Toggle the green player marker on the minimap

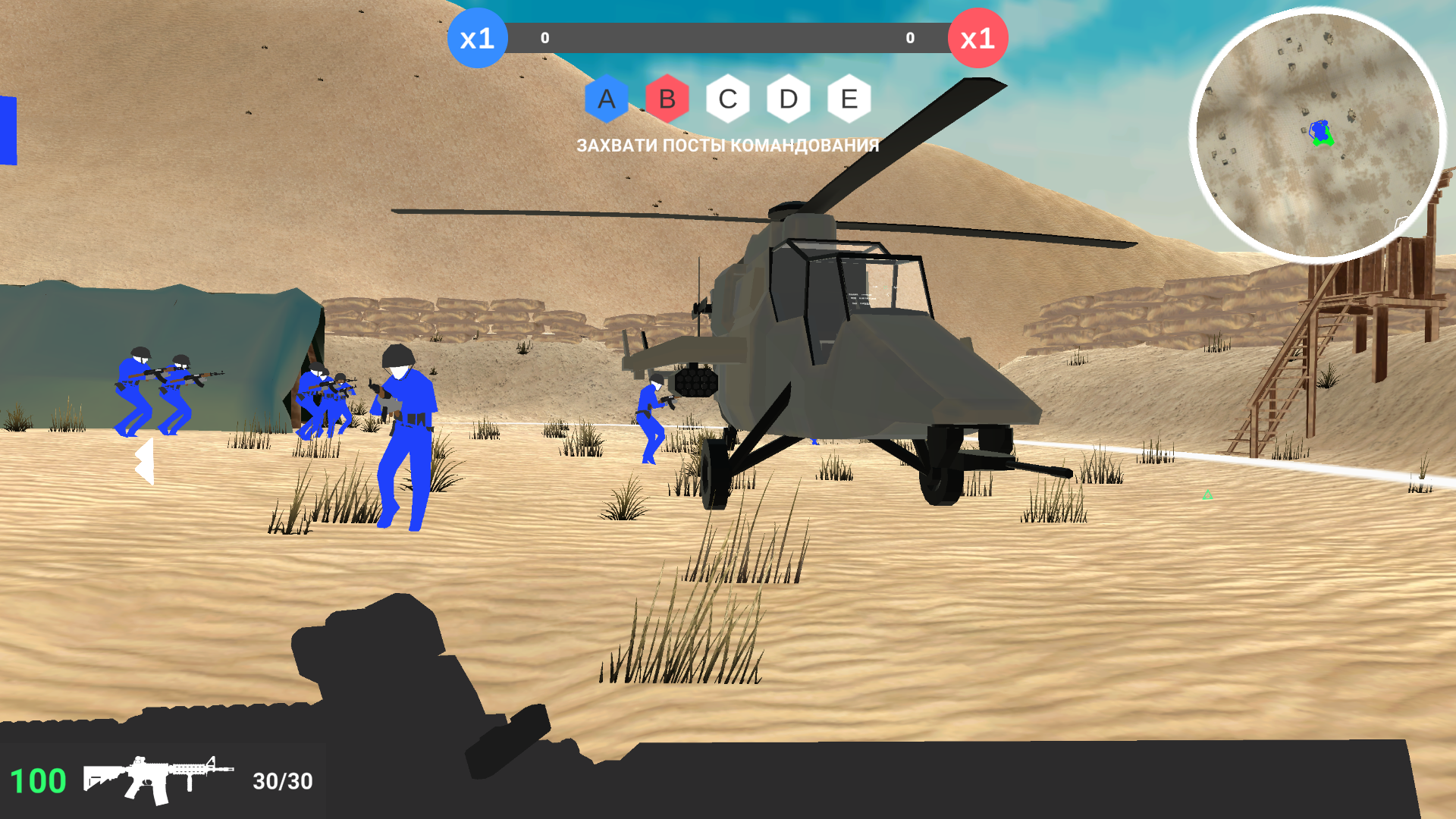1323,139
